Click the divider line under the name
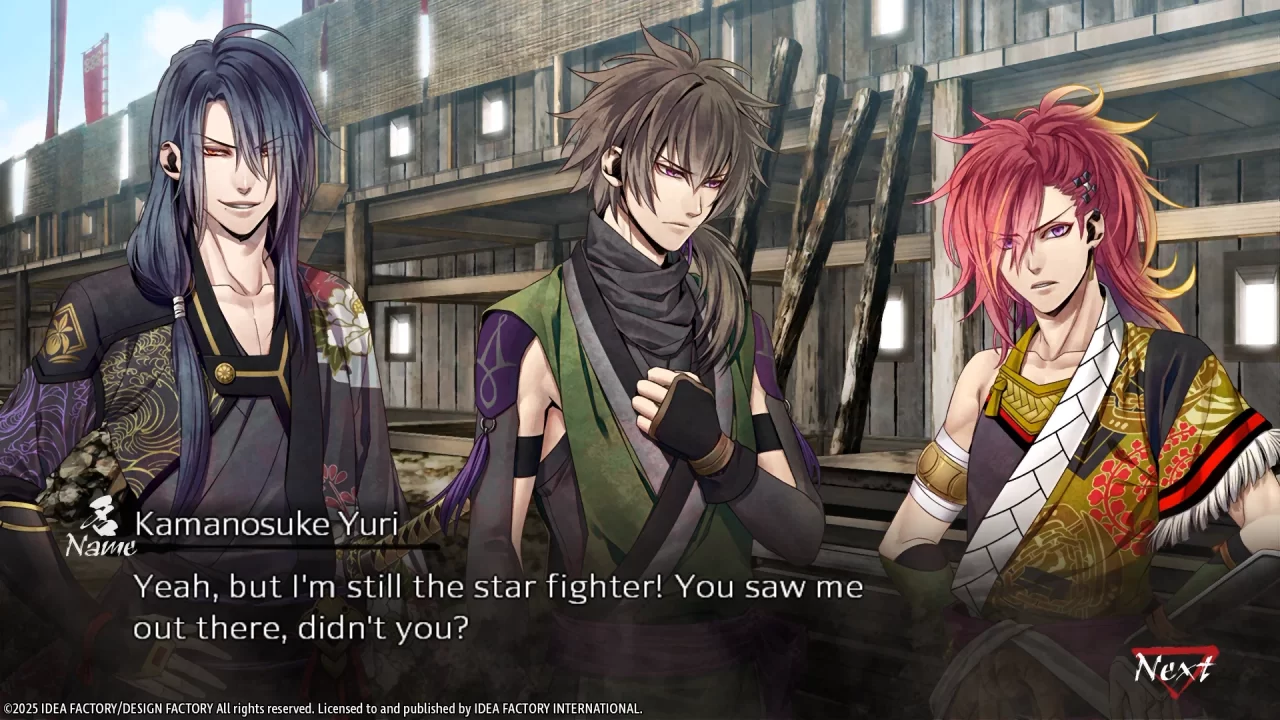The height and width of the screenshot is (720, 1280). pos(290,549)
